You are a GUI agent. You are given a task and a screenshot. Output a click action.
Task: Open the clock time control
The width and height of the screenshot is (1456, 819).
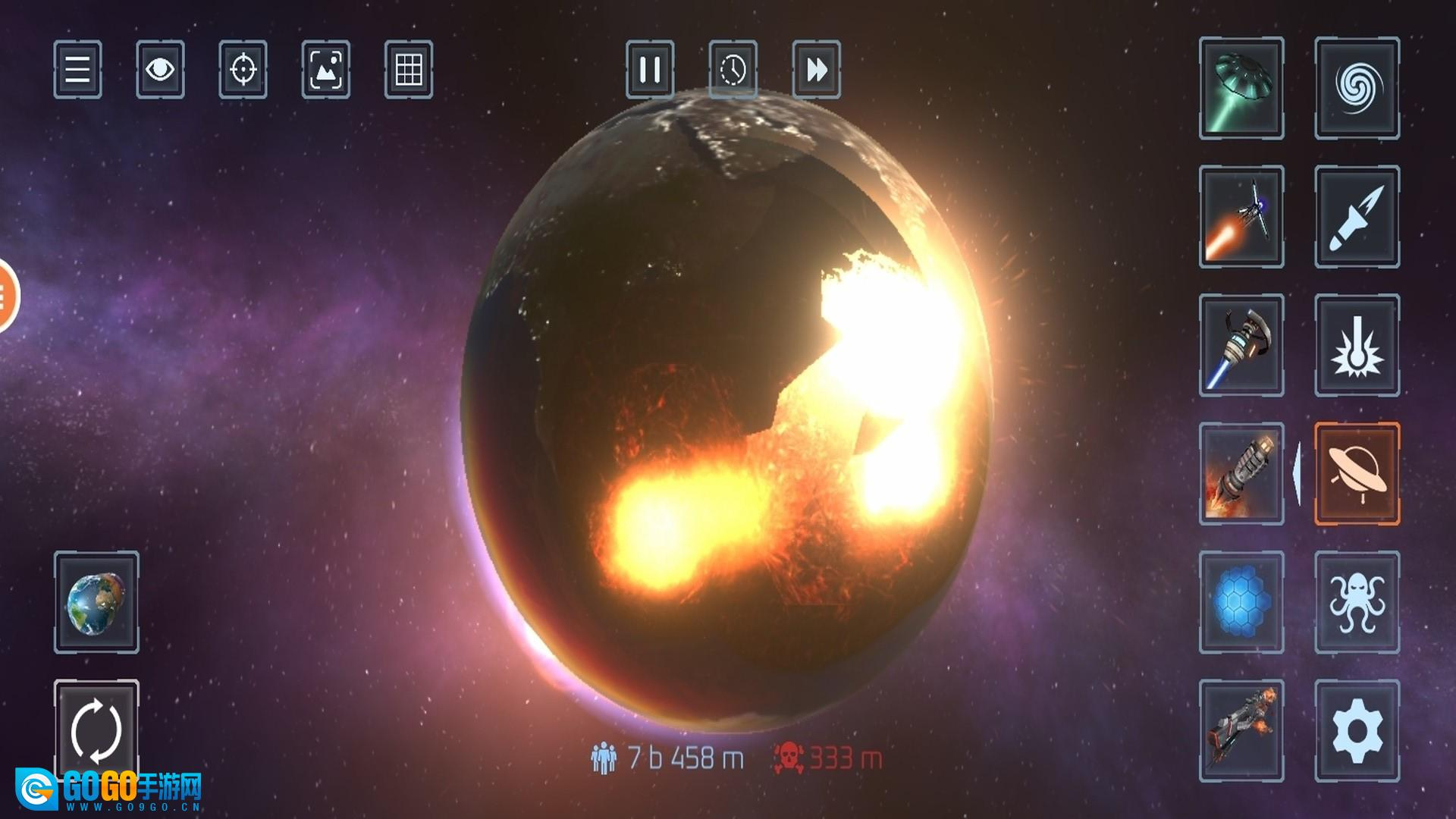tap(733, 70)
